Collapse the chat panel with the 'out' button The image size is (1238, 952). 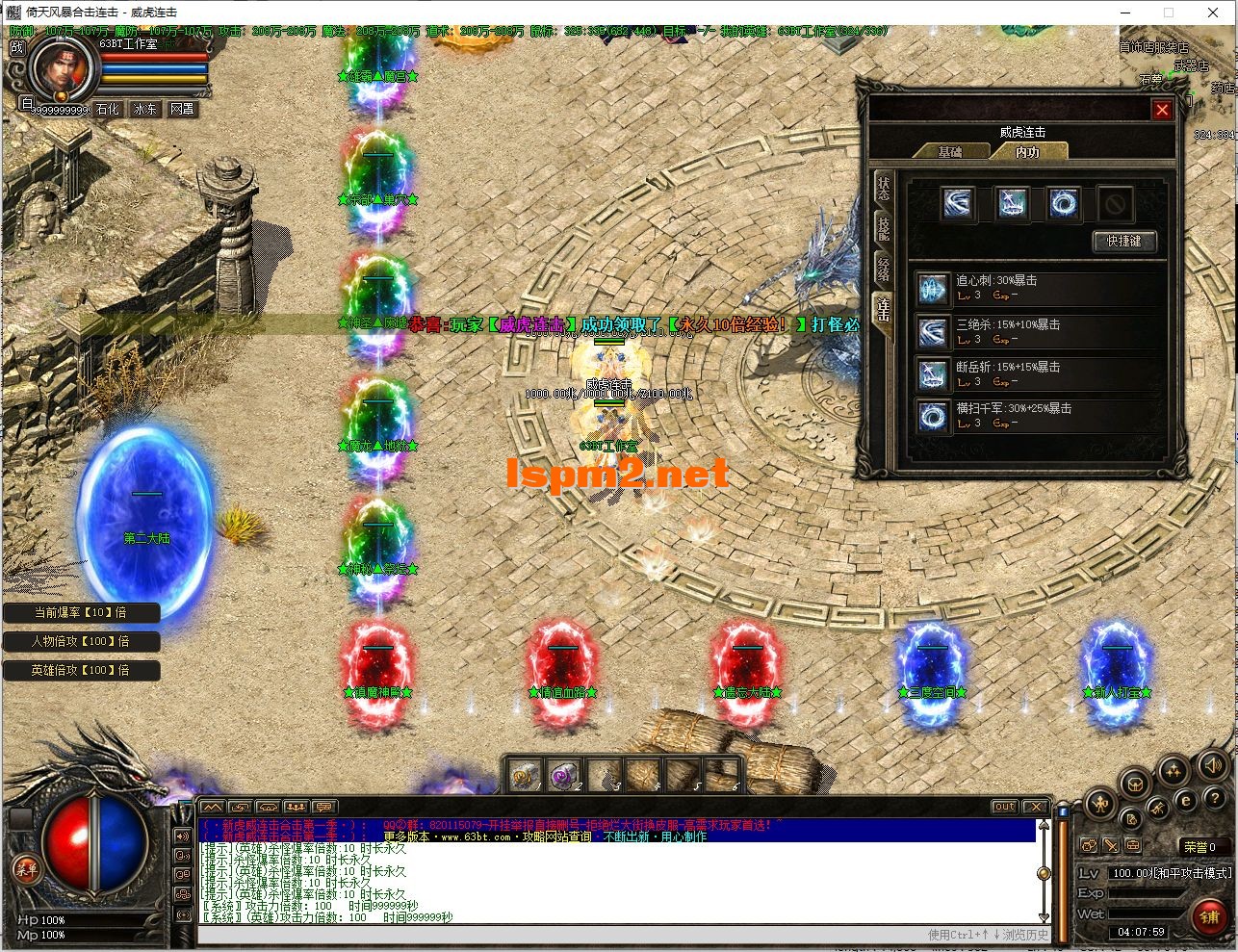click(x=1003, y=806)
